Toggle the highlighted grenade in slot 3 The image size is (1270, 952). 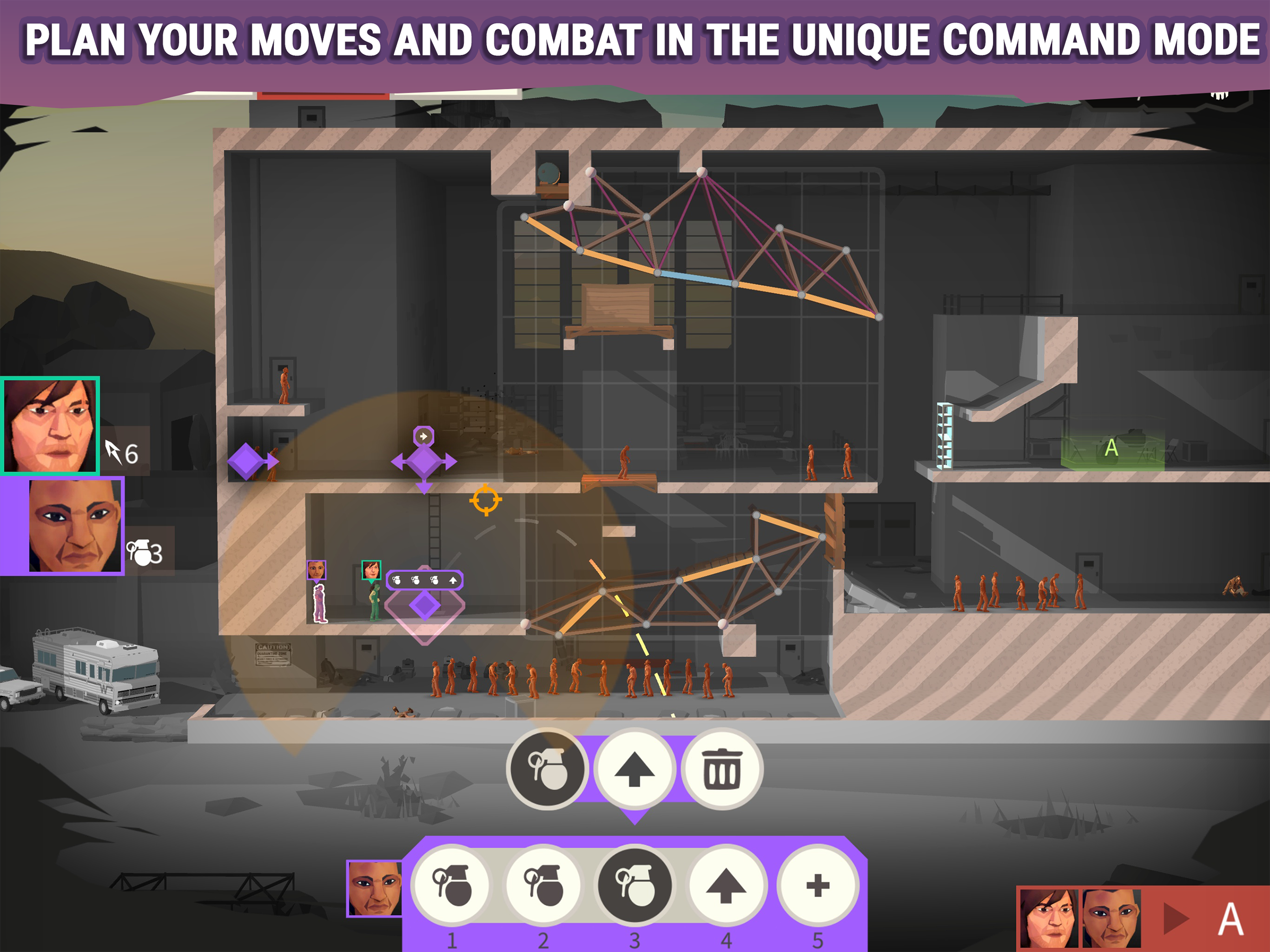pos(634,886)
